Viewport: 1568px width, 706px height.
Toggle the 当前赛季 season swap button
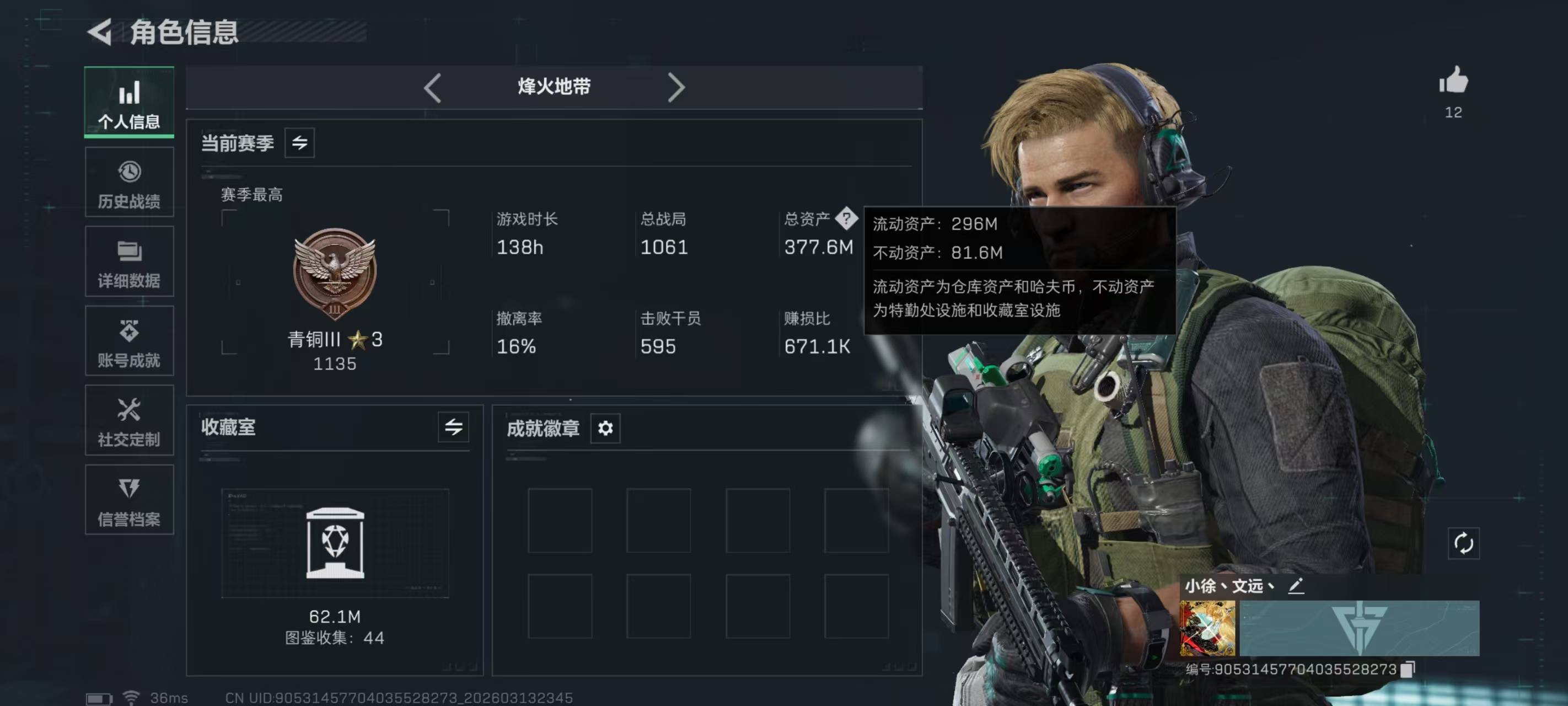[299, 143]
